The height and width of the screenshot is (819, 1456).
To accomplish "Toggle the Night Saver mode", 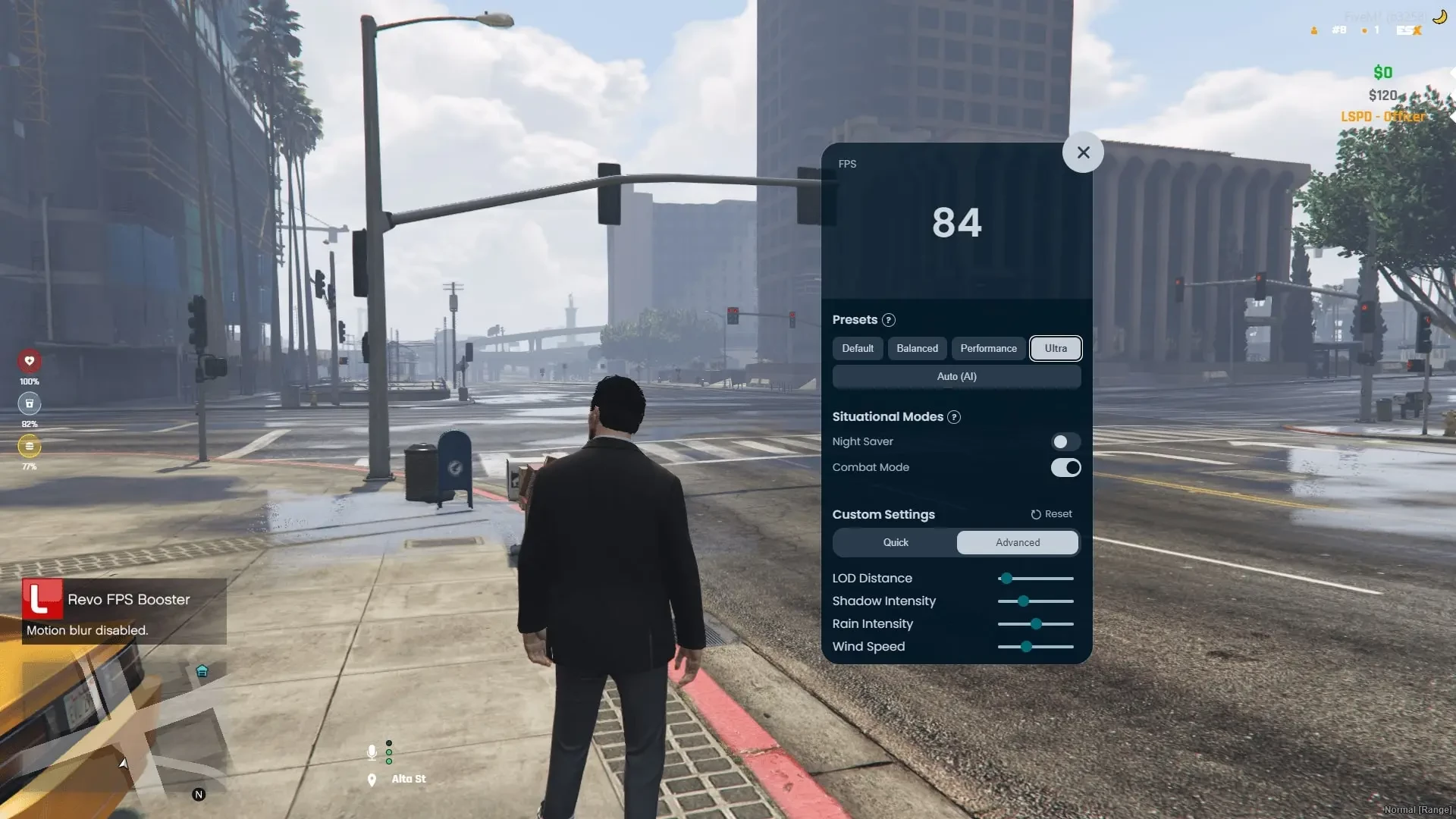I will [1065, 441].
